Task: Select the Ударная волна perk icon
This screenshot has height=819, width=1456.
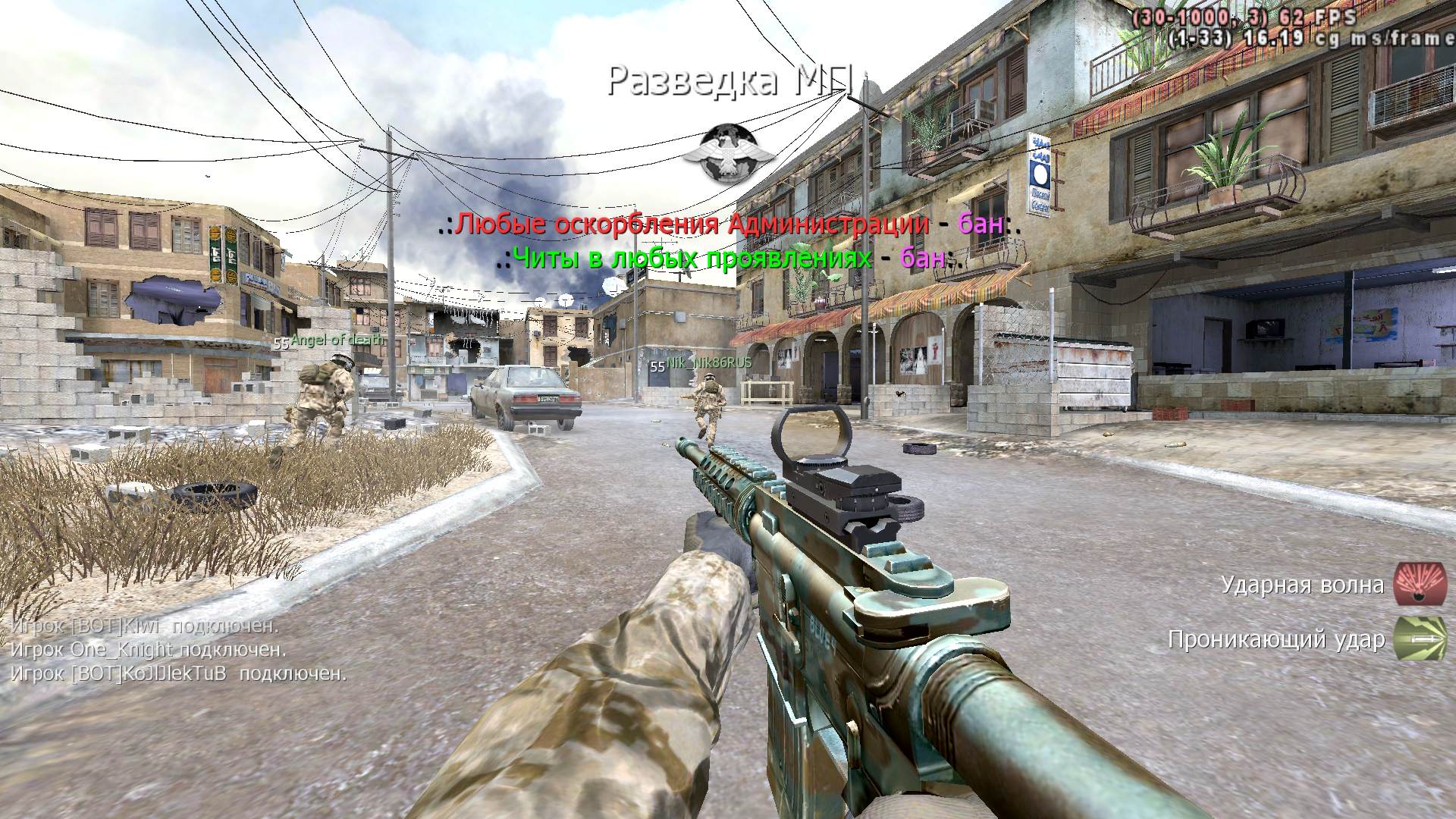Action: pyautogui.click(x=1419, y=585)
